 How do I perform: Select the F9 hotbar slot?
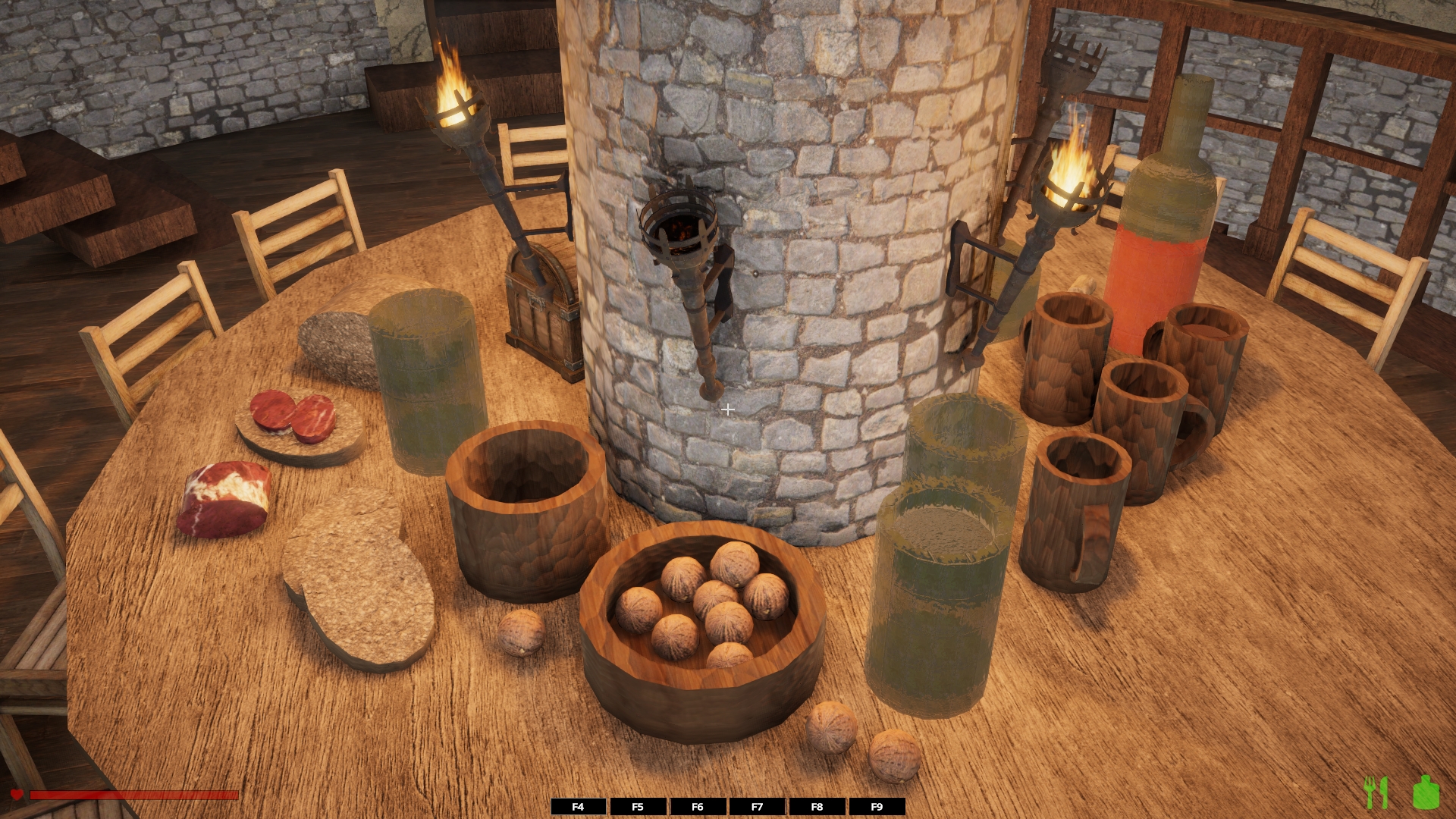pyautogui.click(x=877, y=807)
